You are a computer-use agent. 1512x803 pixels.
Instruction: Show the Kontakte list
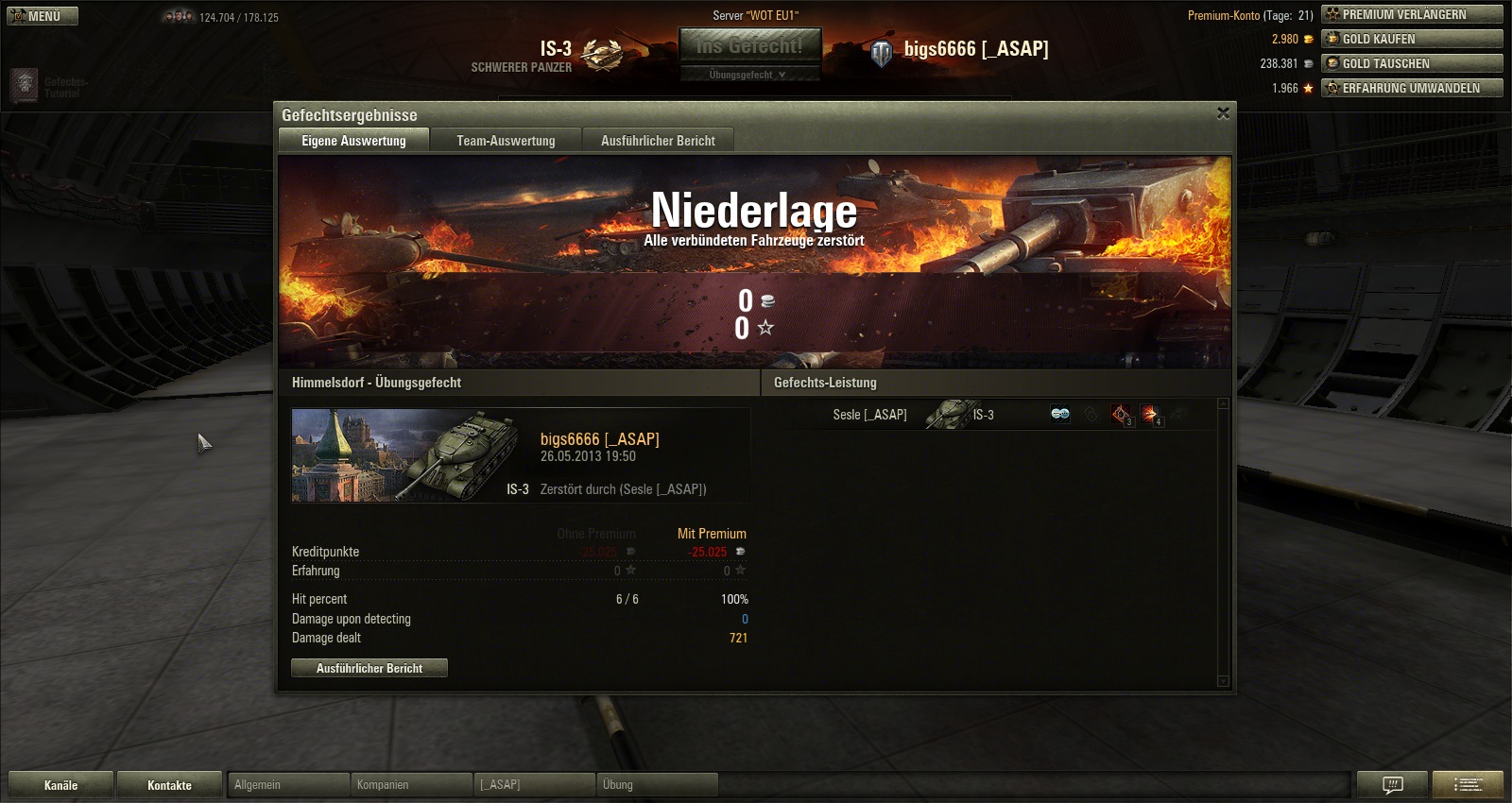[169, 785]
